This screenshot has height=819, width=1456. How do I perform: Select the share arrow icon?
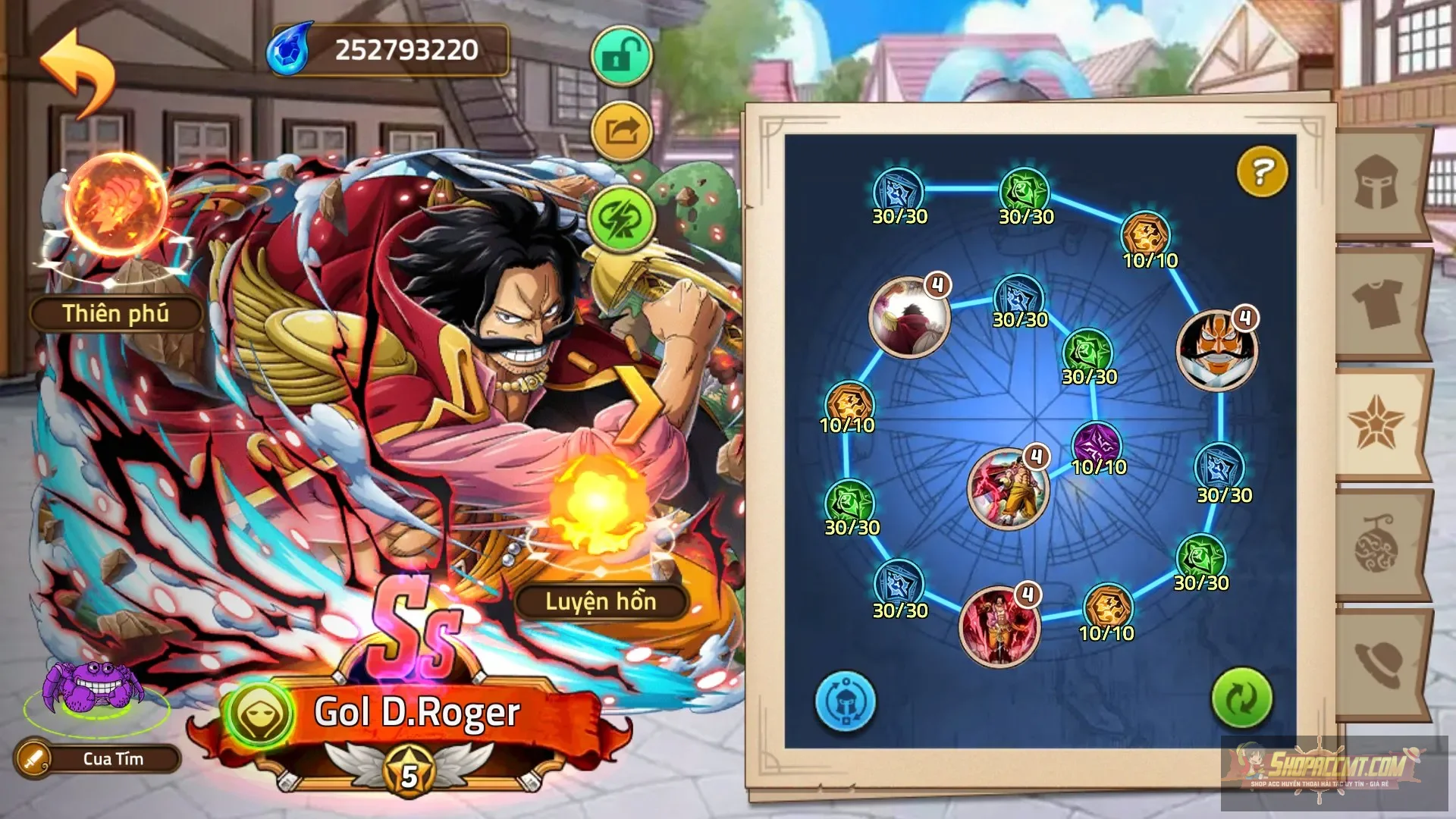(620, 130)
